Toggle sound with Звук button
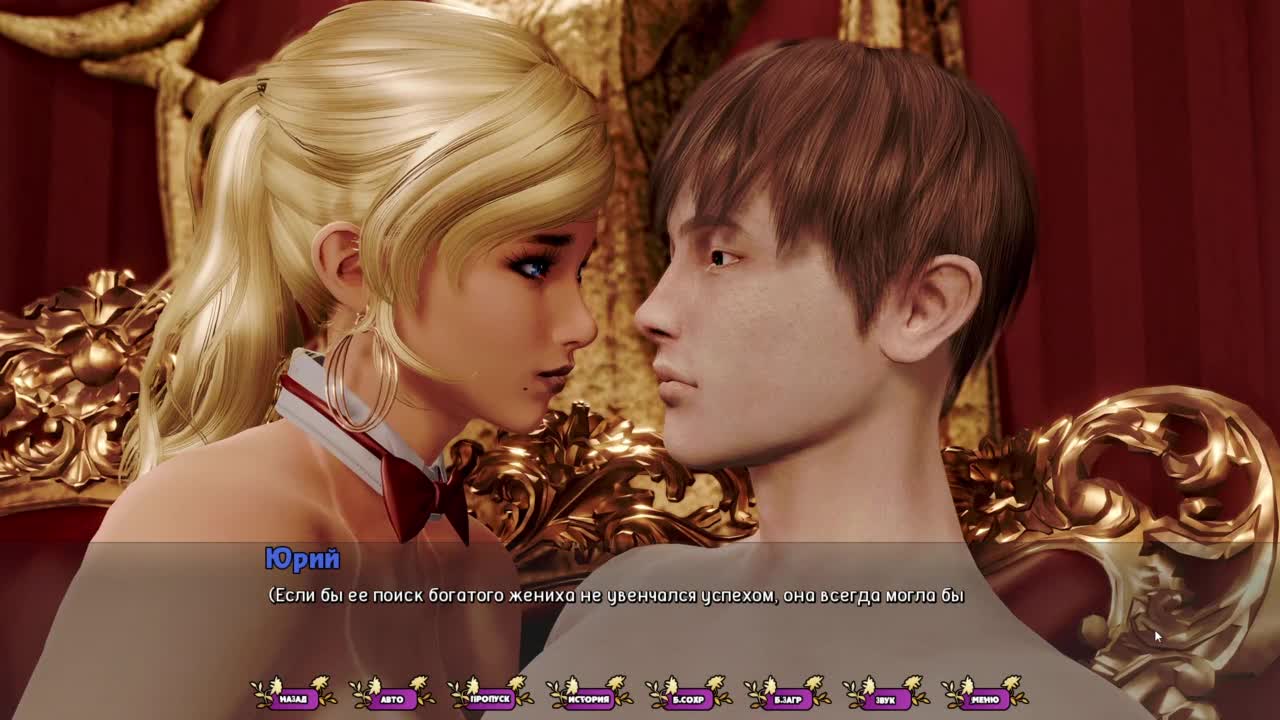 click(886, 699)
